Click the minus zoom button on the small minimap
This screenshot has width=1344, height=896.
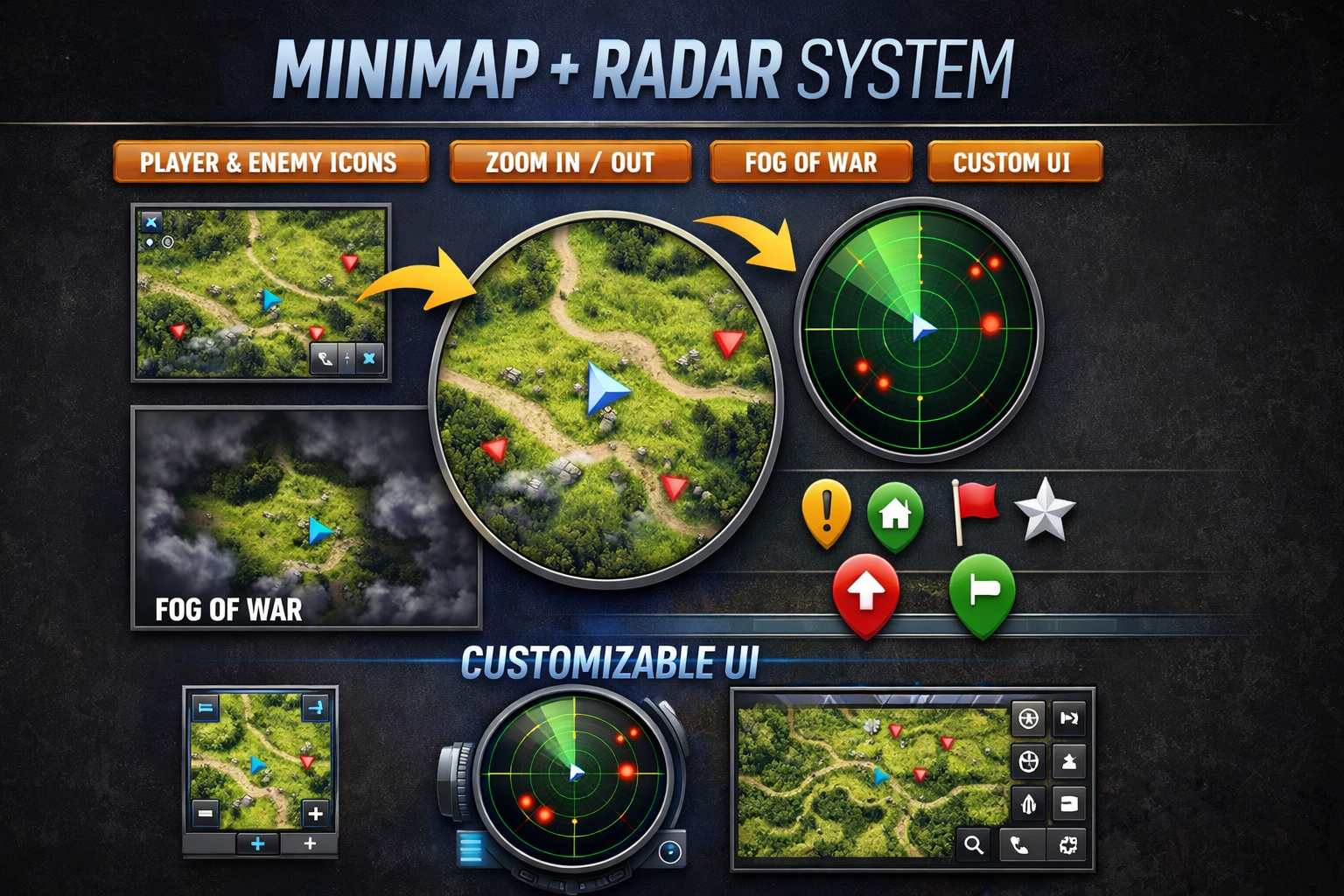click(205, 812)
